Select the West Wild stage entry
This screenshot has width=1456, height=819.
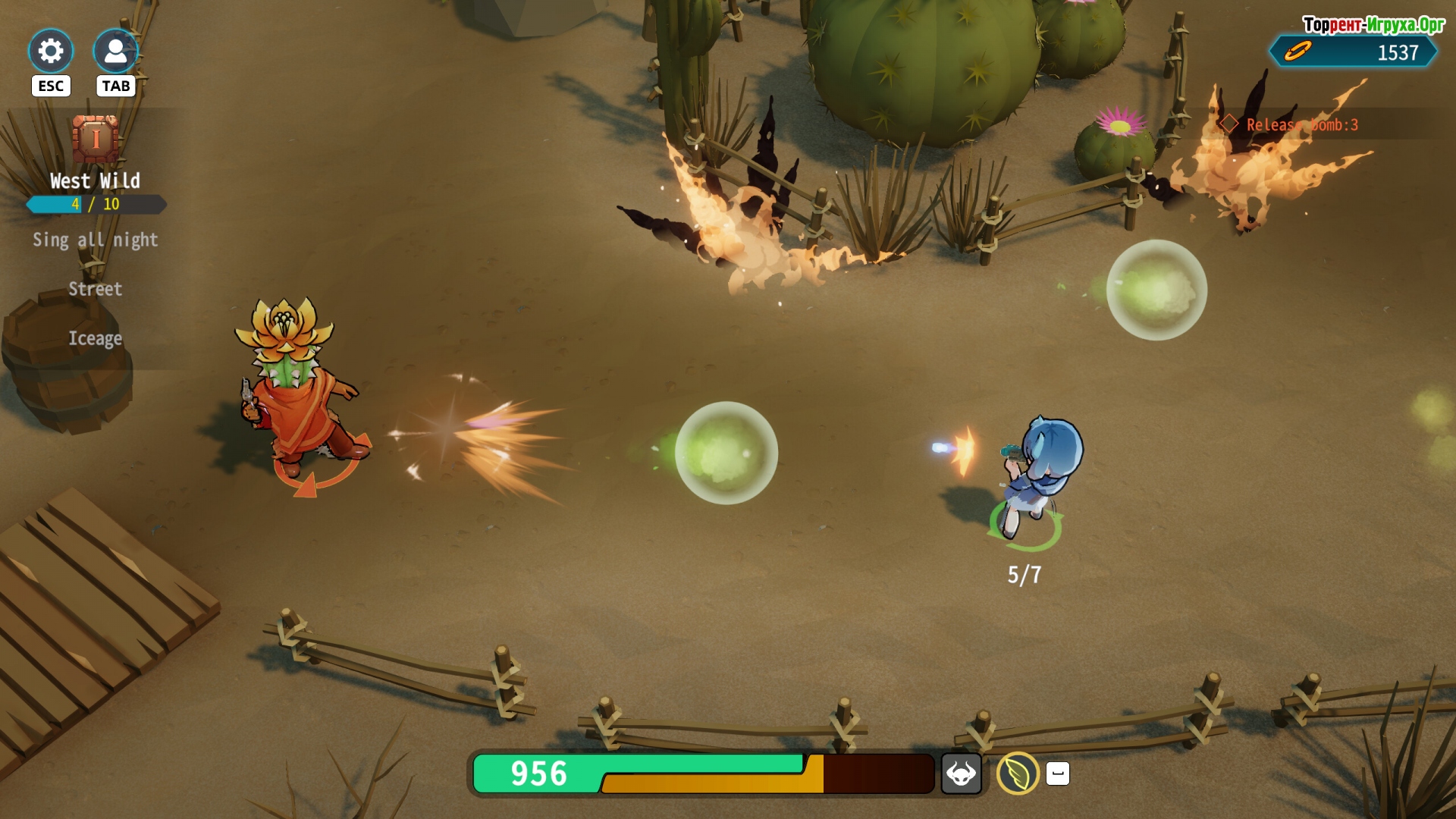click(x=95, y=180)
